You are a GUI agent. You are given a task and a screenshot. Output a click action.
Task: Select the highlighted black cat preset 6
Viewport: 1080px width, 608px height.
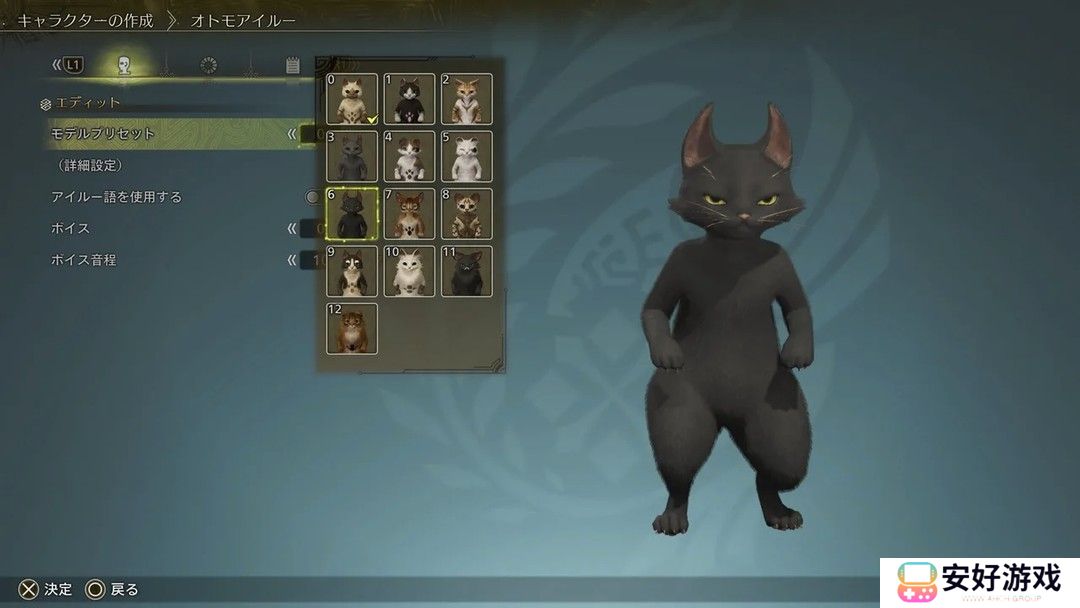[x=352, y=213]
